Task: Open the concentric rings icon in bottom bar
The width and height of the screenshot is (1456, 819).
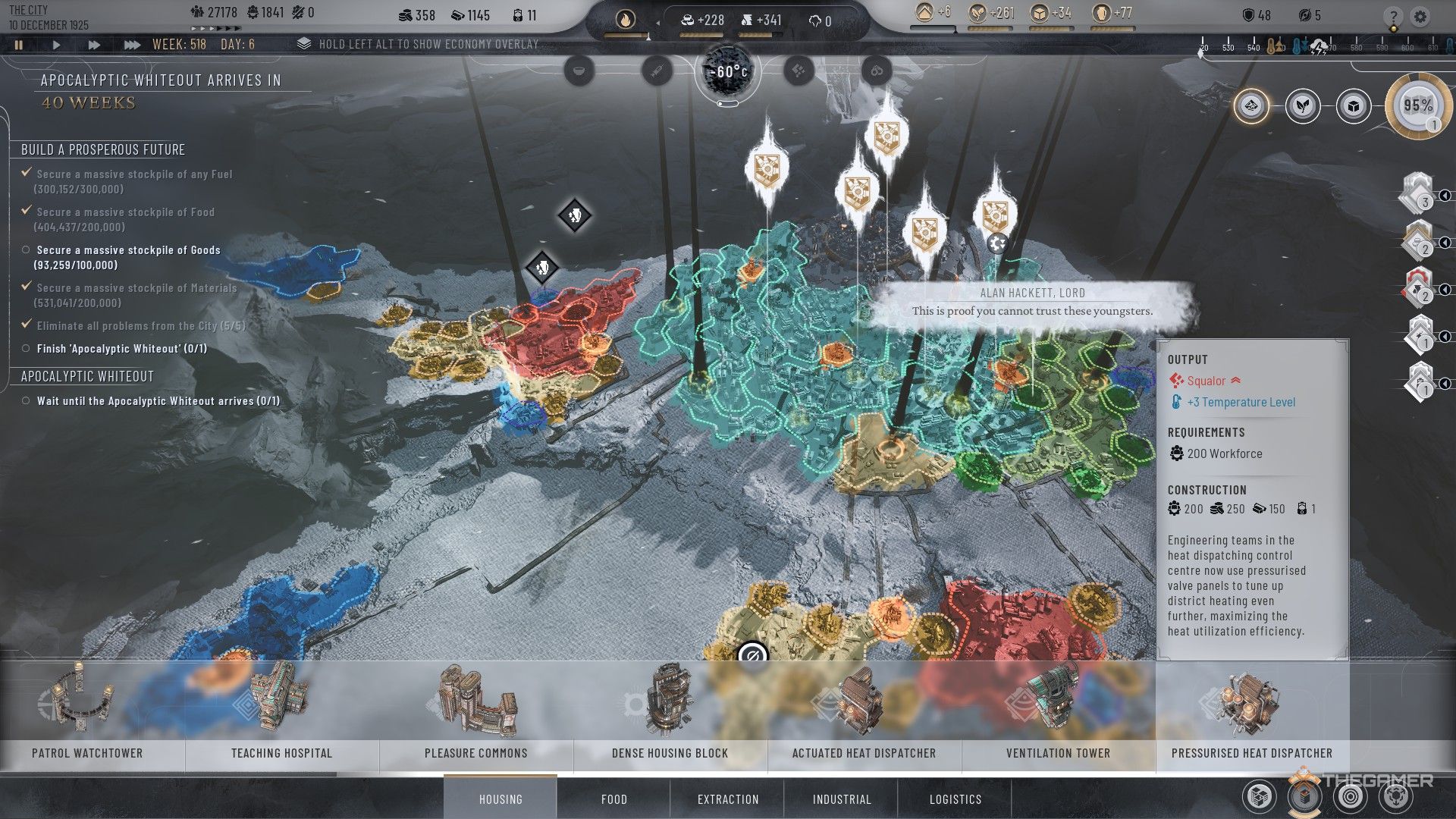Action: (1351, 796)
